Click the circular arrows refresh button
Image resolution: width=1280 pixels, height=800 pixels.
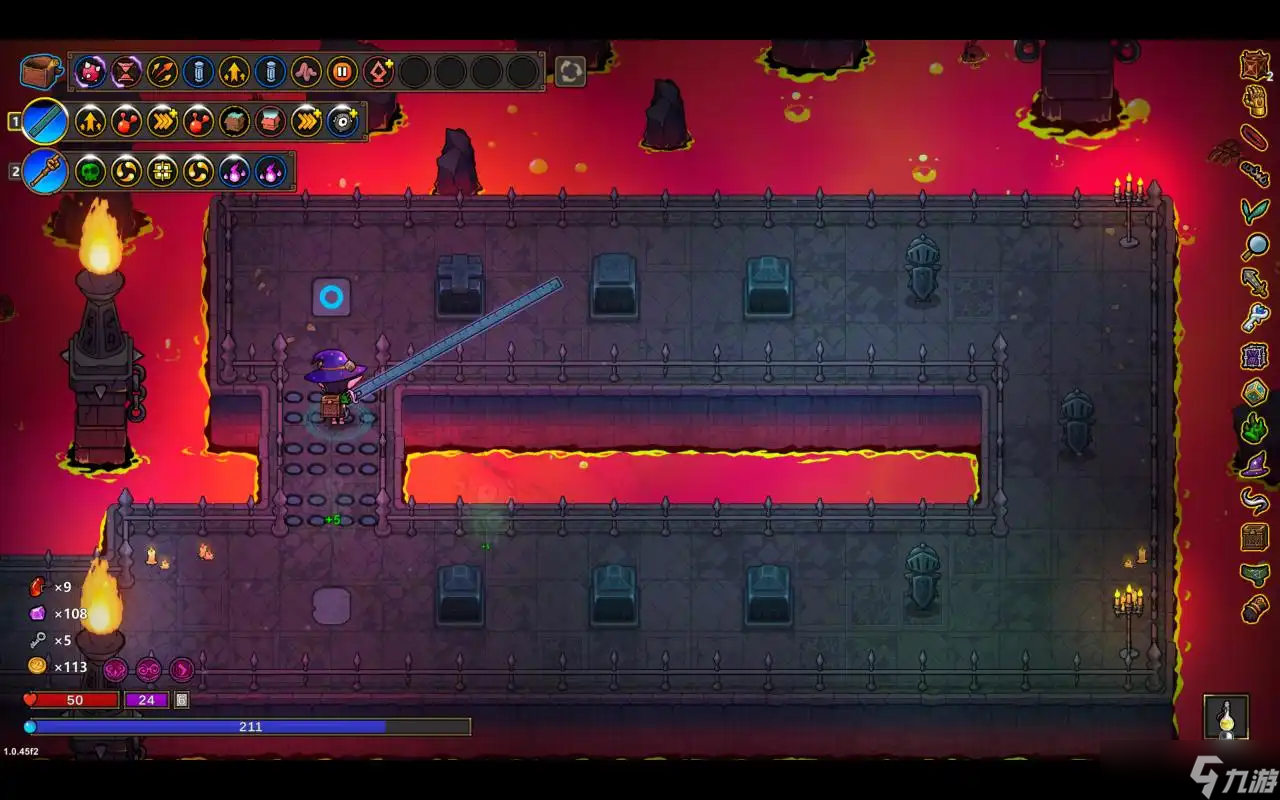tap(570, 71)
